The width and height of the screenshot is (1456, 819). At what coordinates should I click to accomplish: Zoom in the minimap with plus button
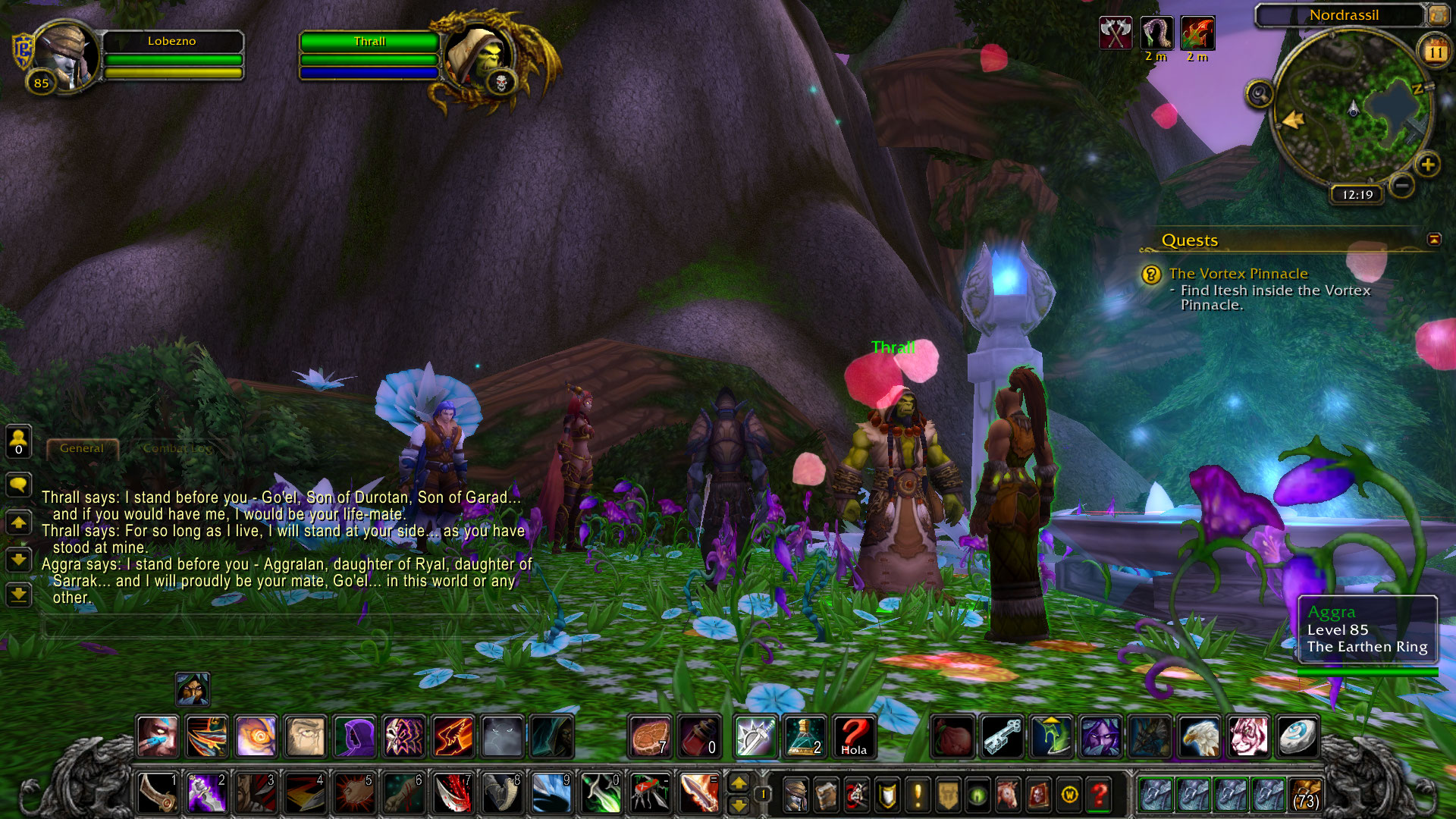tap(1427, 164)
